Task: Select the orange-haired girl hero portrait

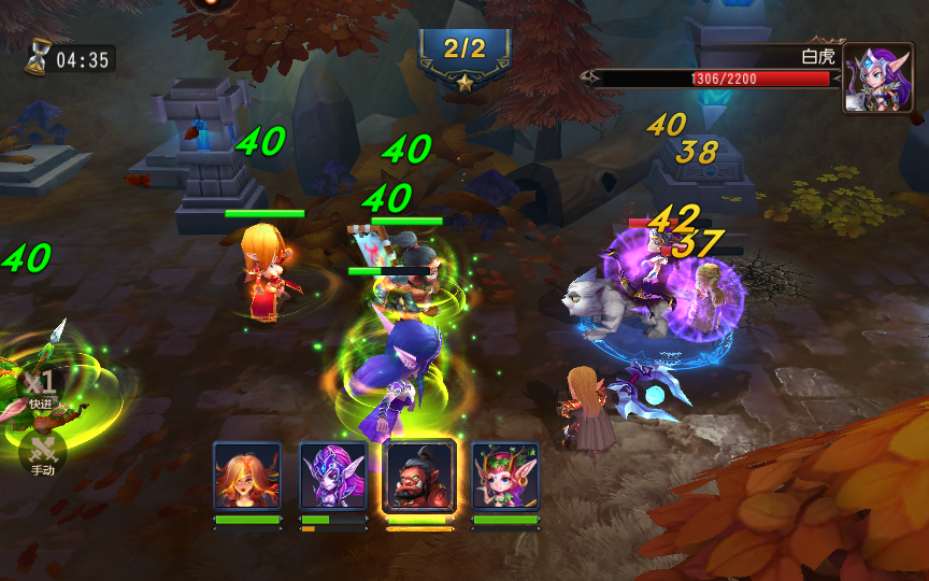Action: [x=247, y=477]
